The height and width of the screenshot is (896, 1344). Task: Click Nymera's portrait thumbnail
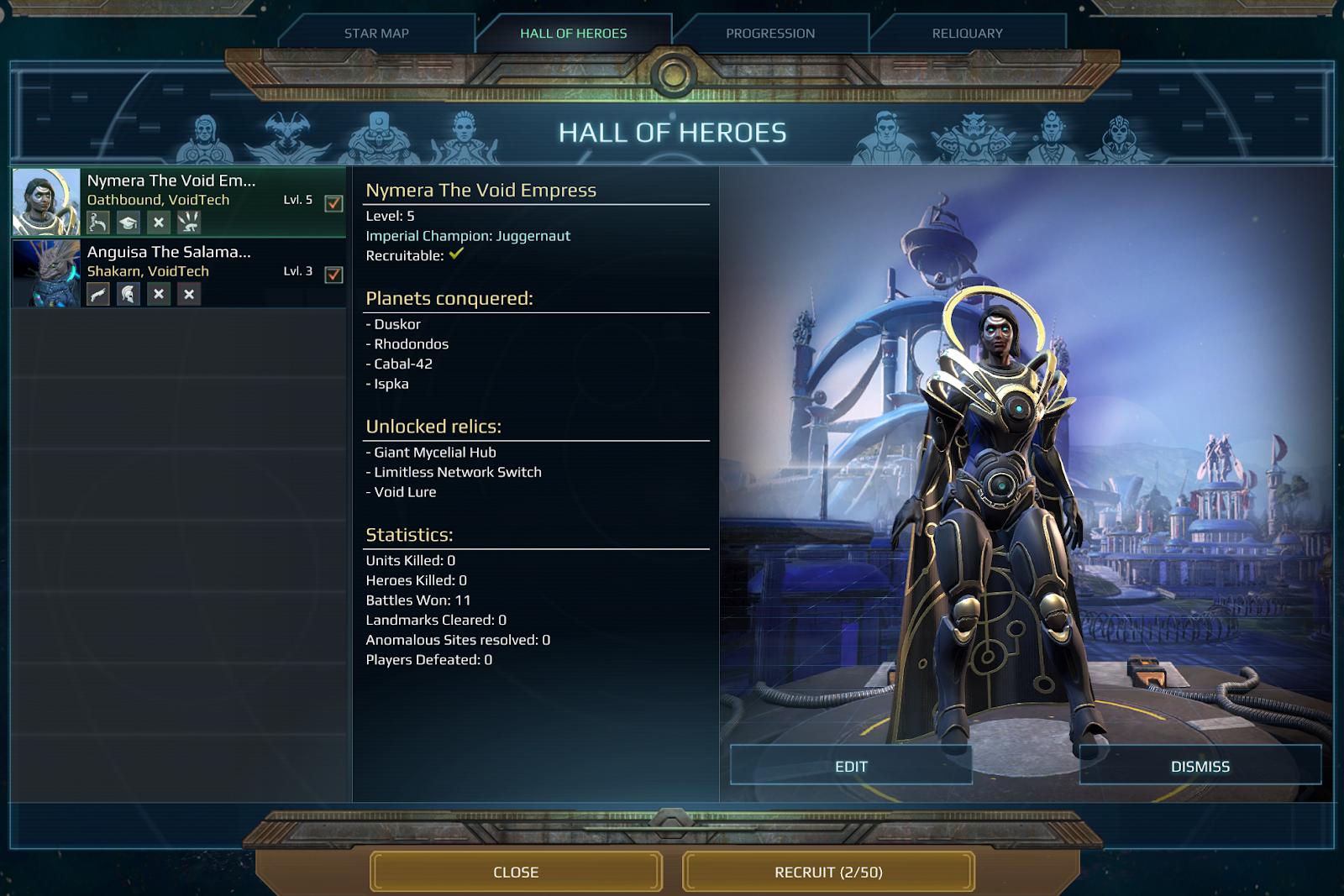46,202
